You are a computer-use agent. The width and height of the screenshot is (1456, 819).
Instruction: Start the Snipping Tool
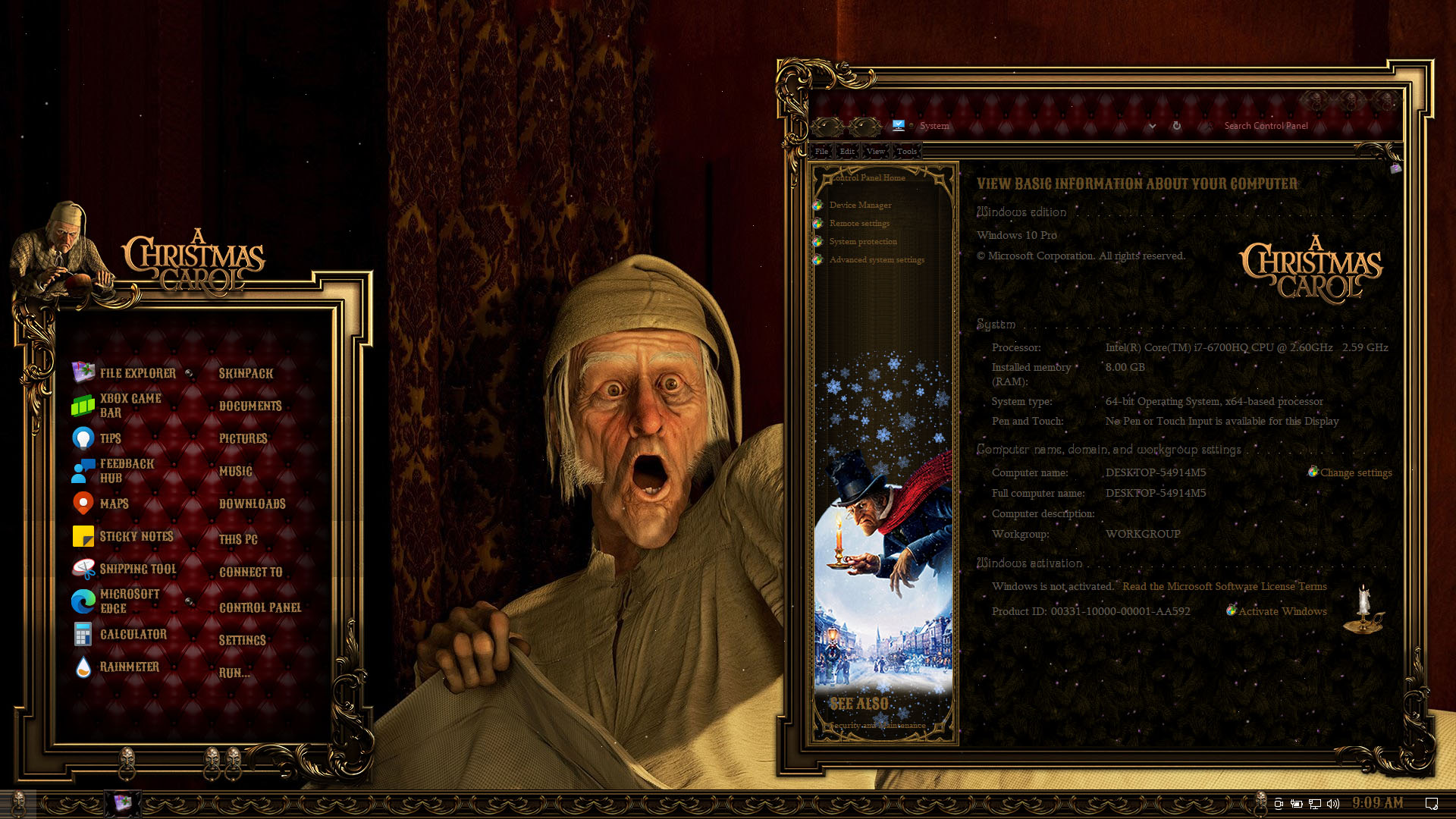137,569
